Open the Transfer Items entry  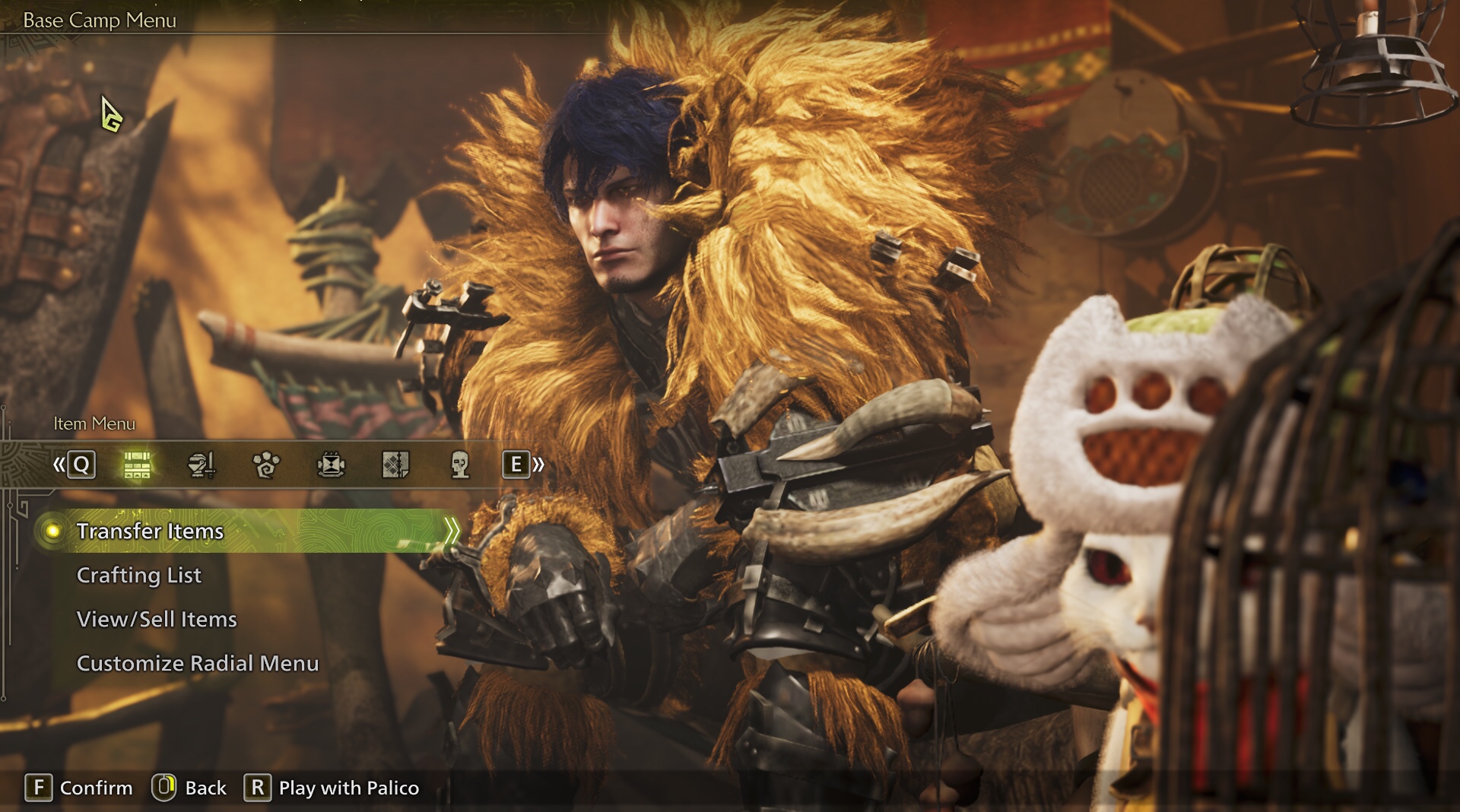coord(150,531)
